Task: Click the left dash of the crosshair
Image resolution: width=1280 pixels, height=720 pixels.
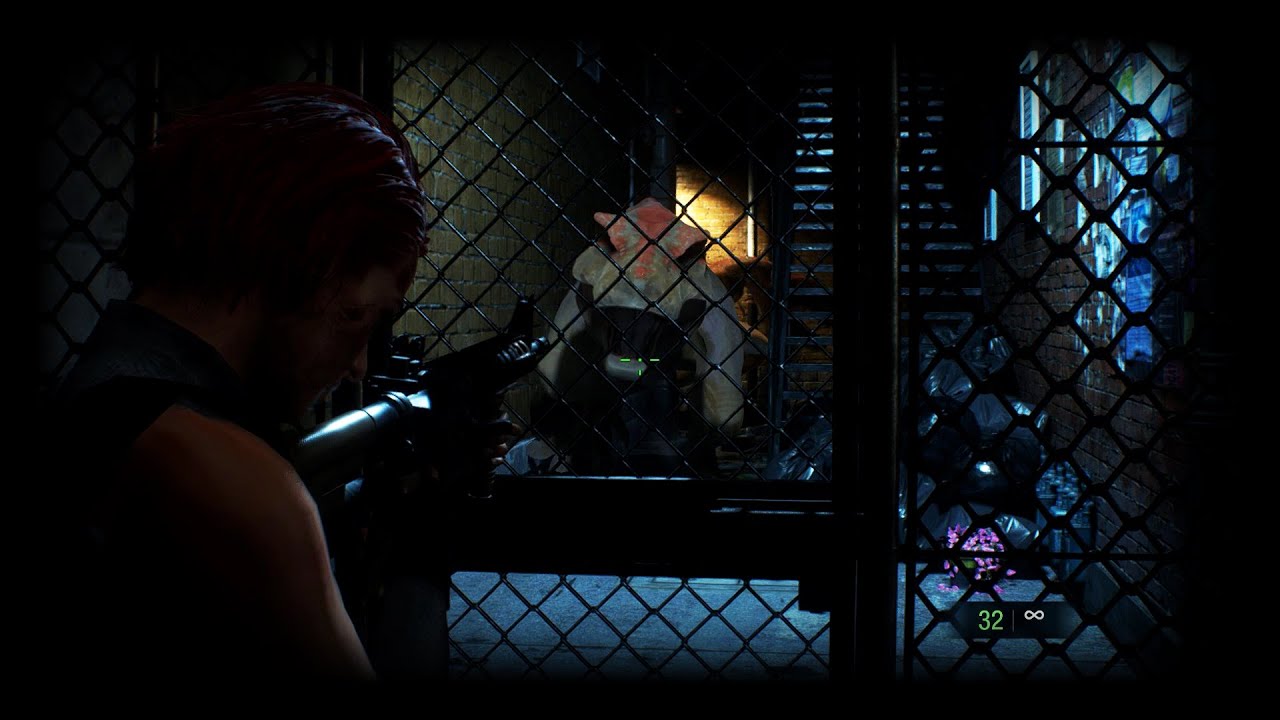Action: tap(625, 360)
